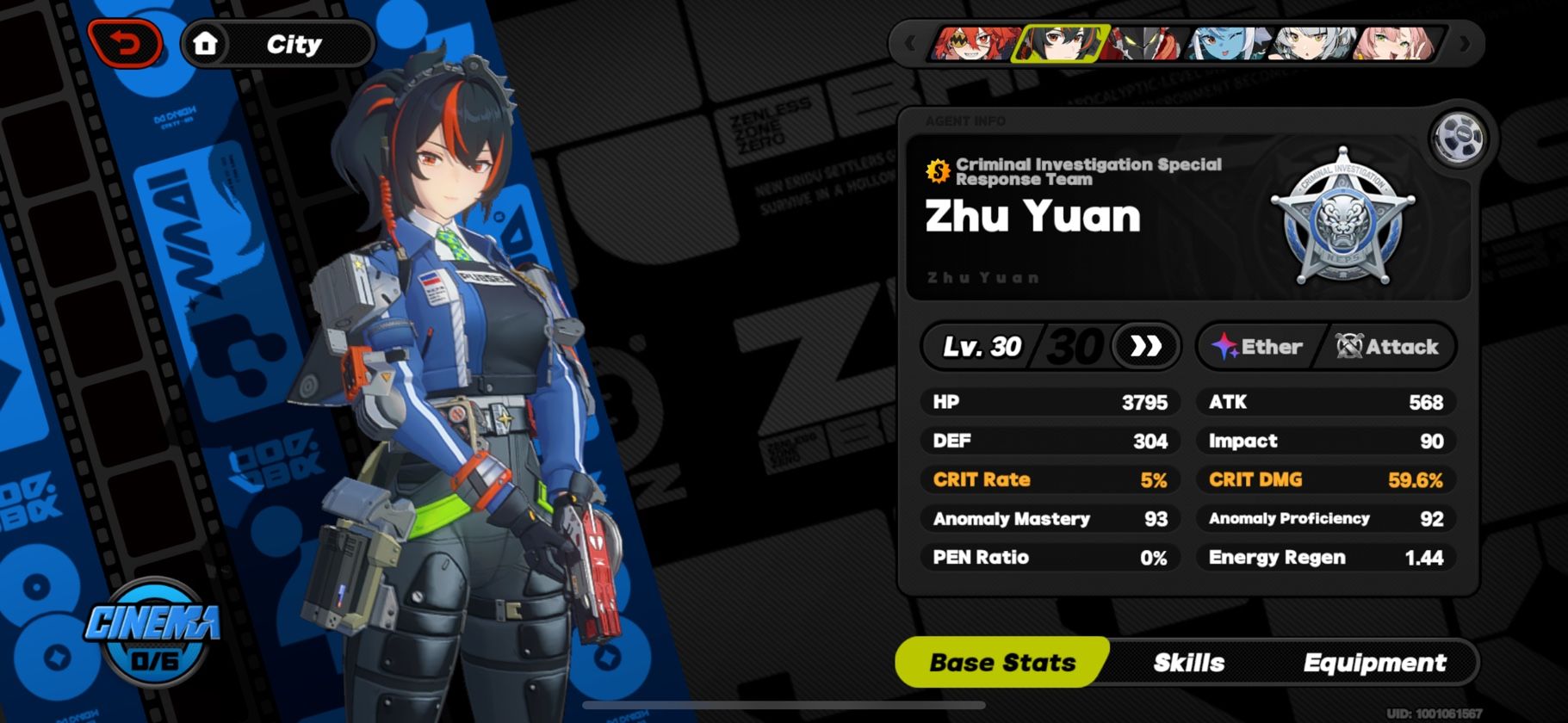Switch to the Skills tab
The image size is (1568, 723).
click(1190, 662)
